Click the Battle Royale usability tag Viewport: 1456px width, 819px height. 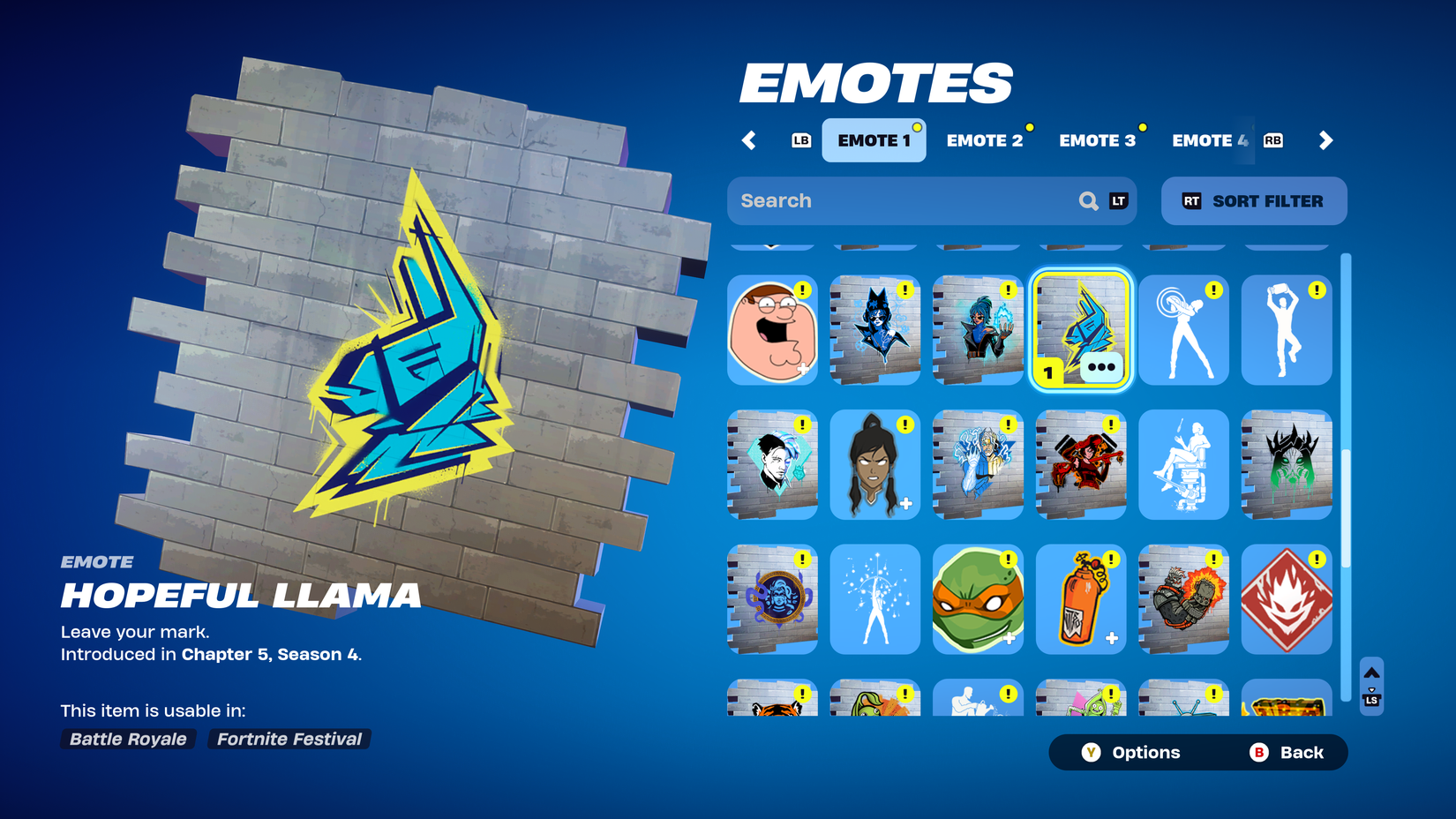click(x=127, y=740)
